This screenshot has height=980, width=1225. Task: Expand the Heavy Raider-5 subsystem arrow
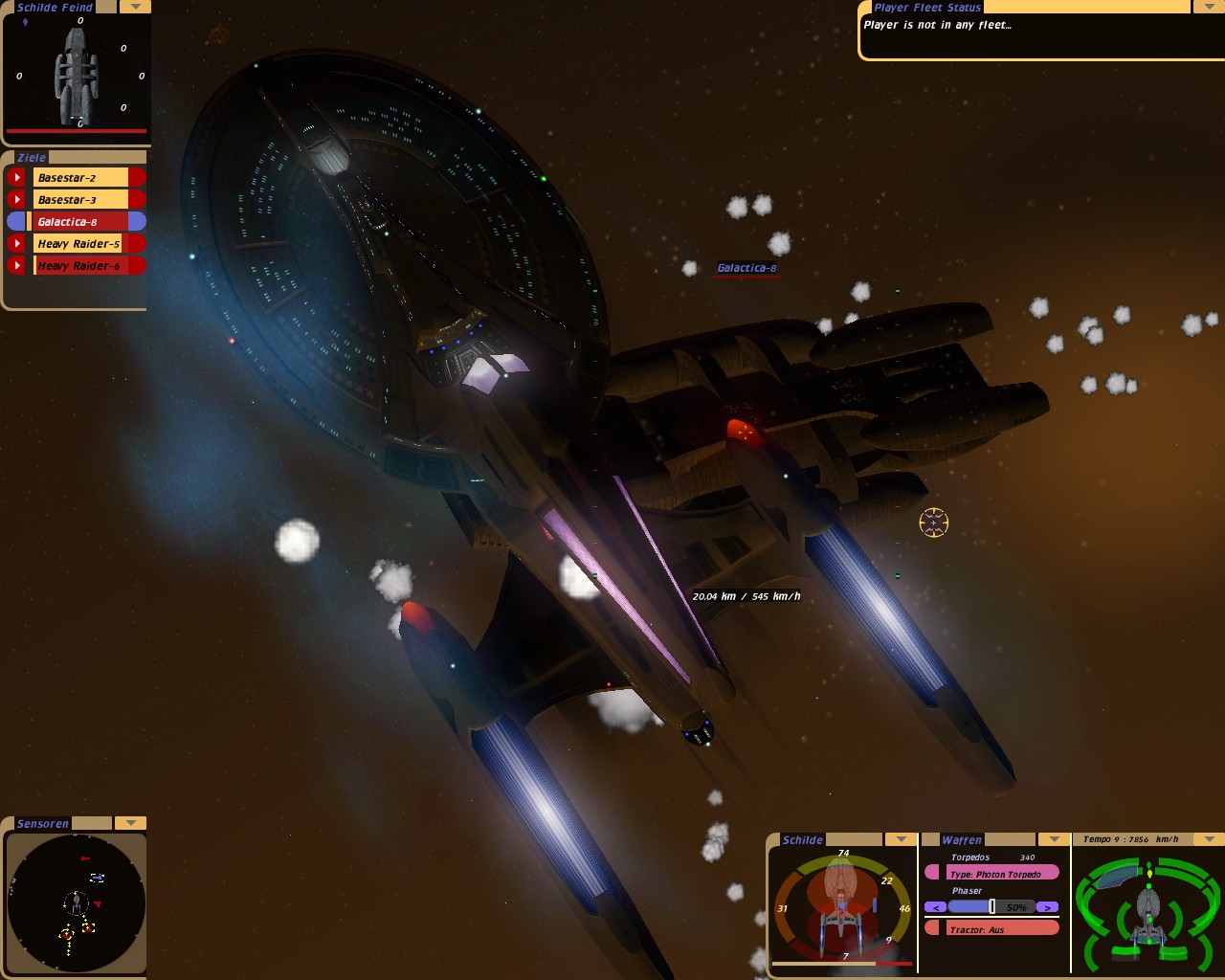click(x=17, y=243)
